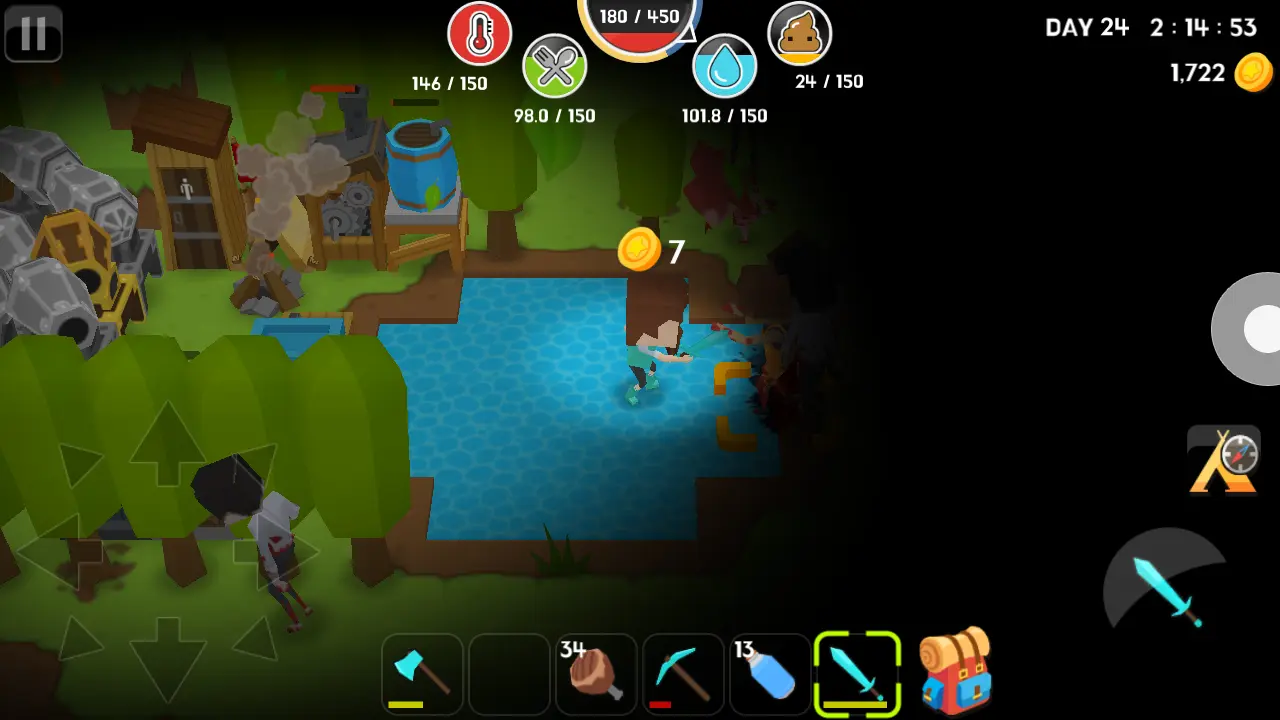Equip the pickaxe from the hotbar

point(683,674)
